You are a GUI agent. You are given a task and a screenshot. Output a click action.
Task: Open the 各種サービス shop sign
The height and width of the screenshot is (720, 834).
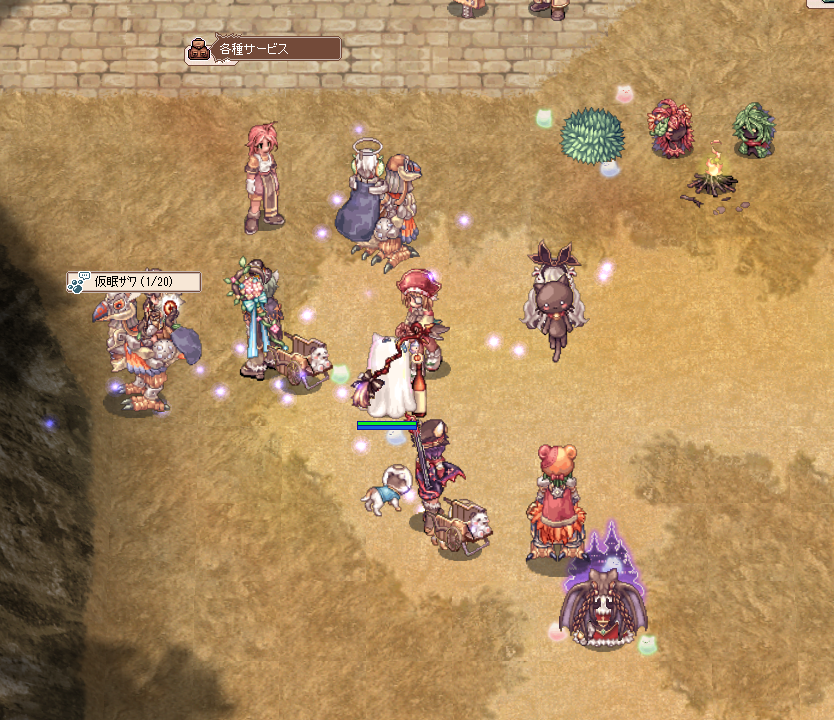coord(264,48)
